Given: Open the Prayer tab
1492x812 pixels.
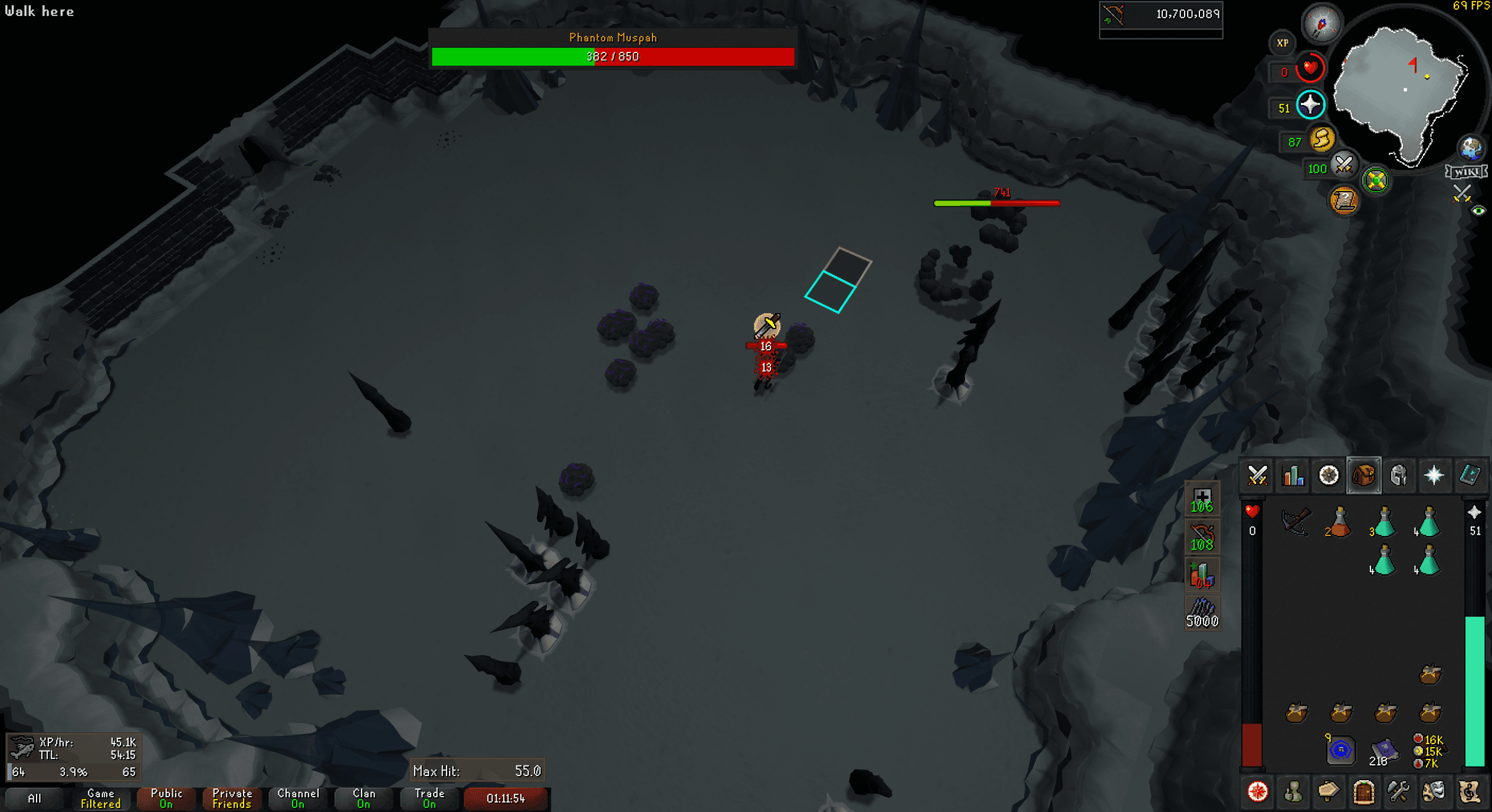Looking at the screenshot, I should tap(1435, 475).
